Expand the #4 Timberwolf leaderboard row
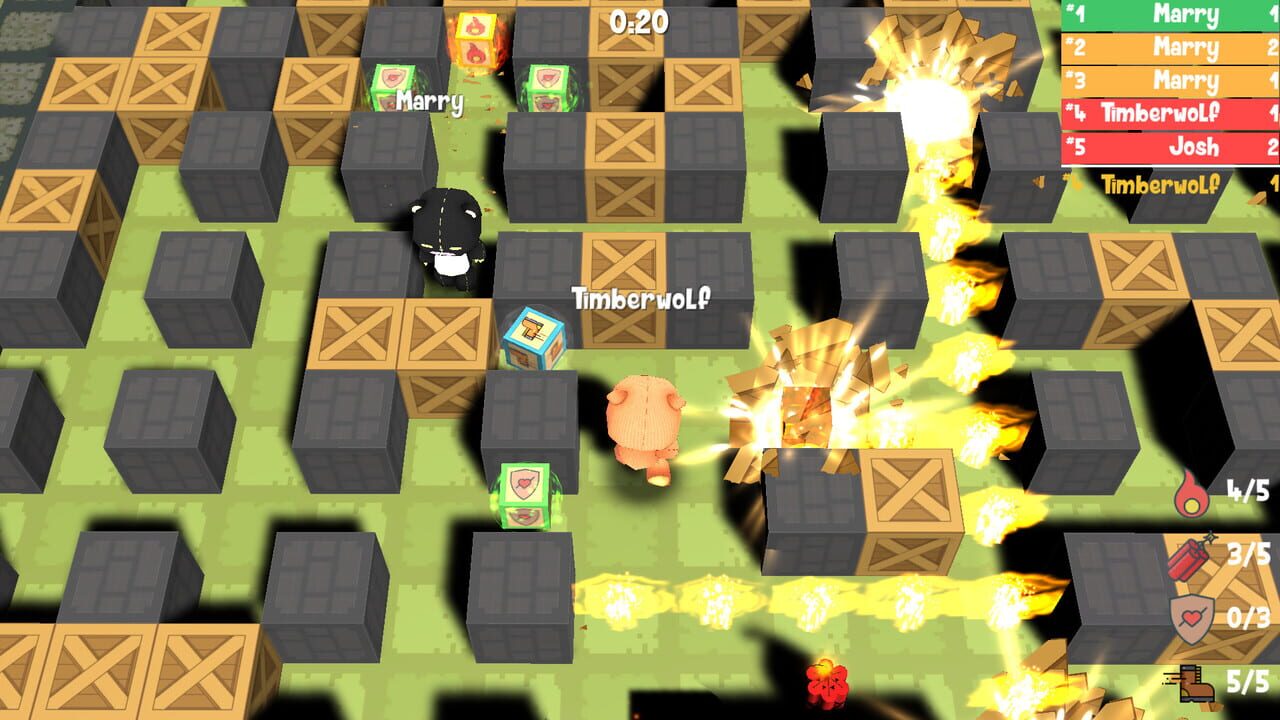Screen dimensions: 1280x720 pyautogui.click(x=1166, y=114)
